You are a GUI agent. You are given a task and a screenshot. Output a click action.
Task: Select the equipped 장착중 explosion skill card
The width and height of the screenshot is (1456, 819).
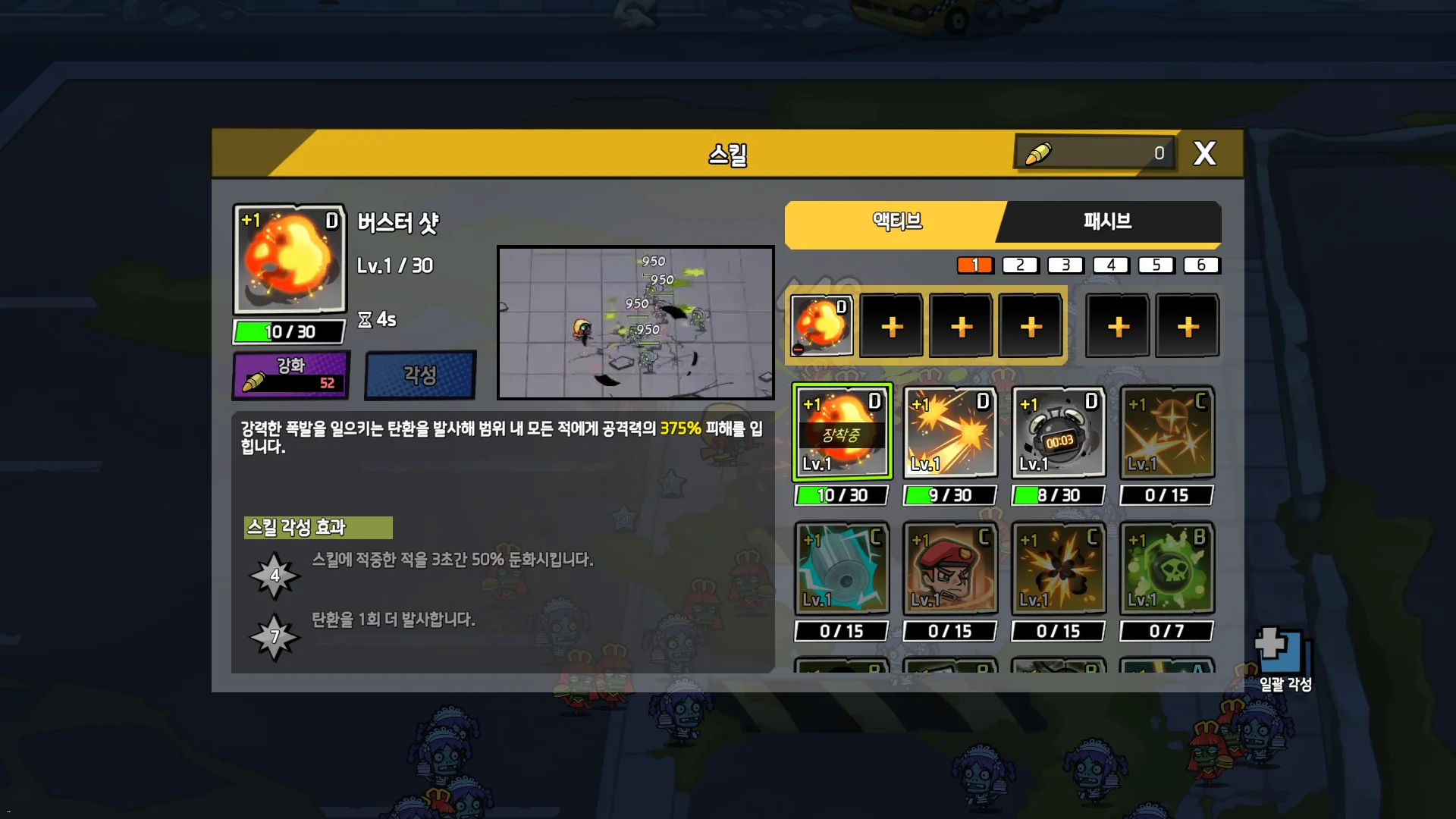[x=842, y=432]
